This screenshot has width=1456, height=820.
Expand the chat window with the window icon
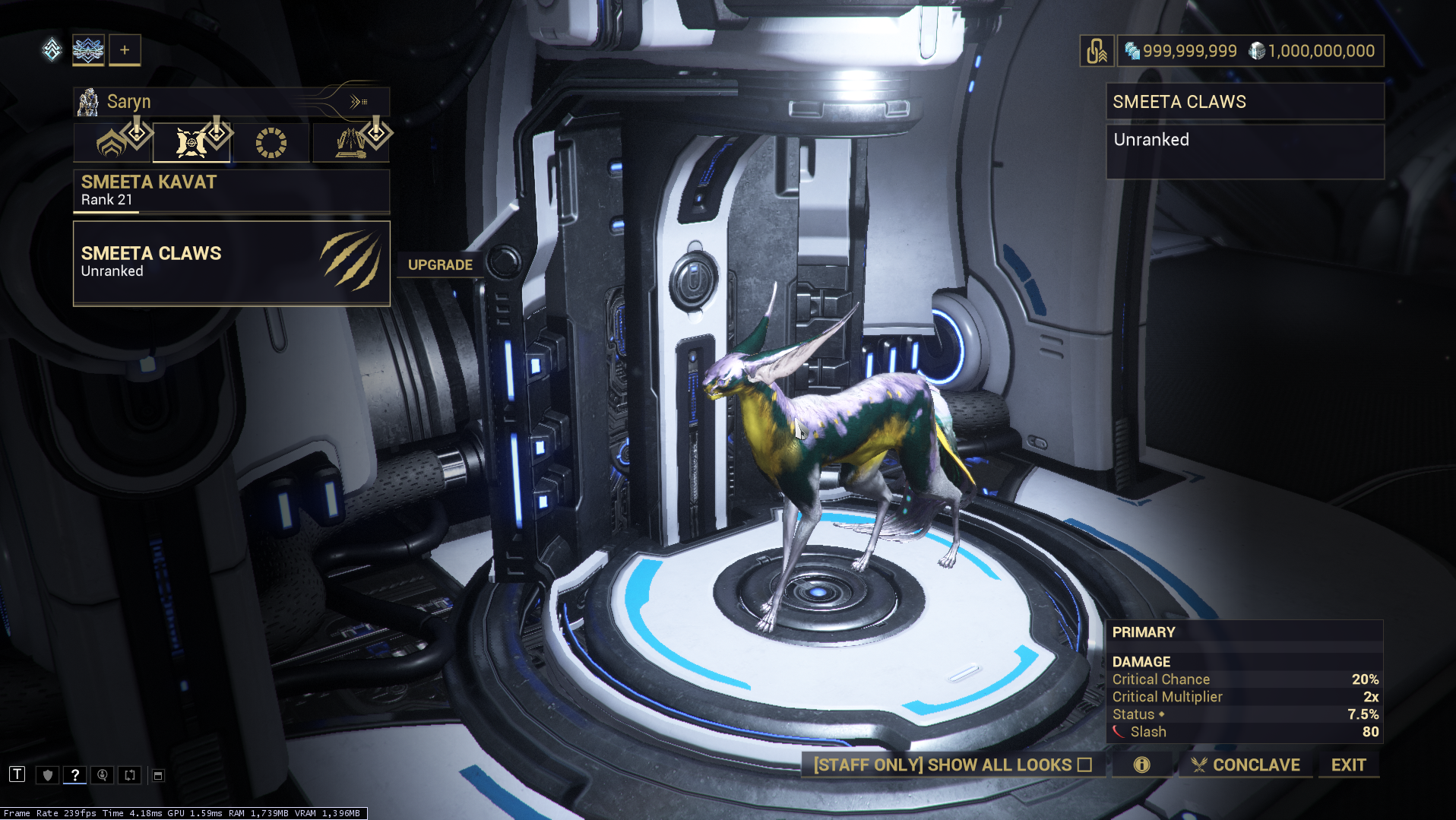(158, 775)
